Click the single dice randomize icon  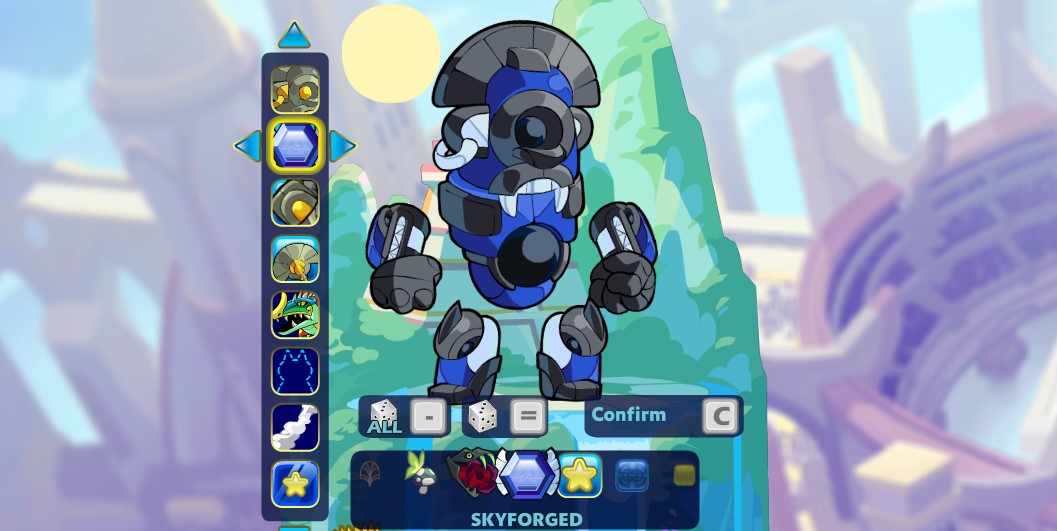[x=482, y=416]
